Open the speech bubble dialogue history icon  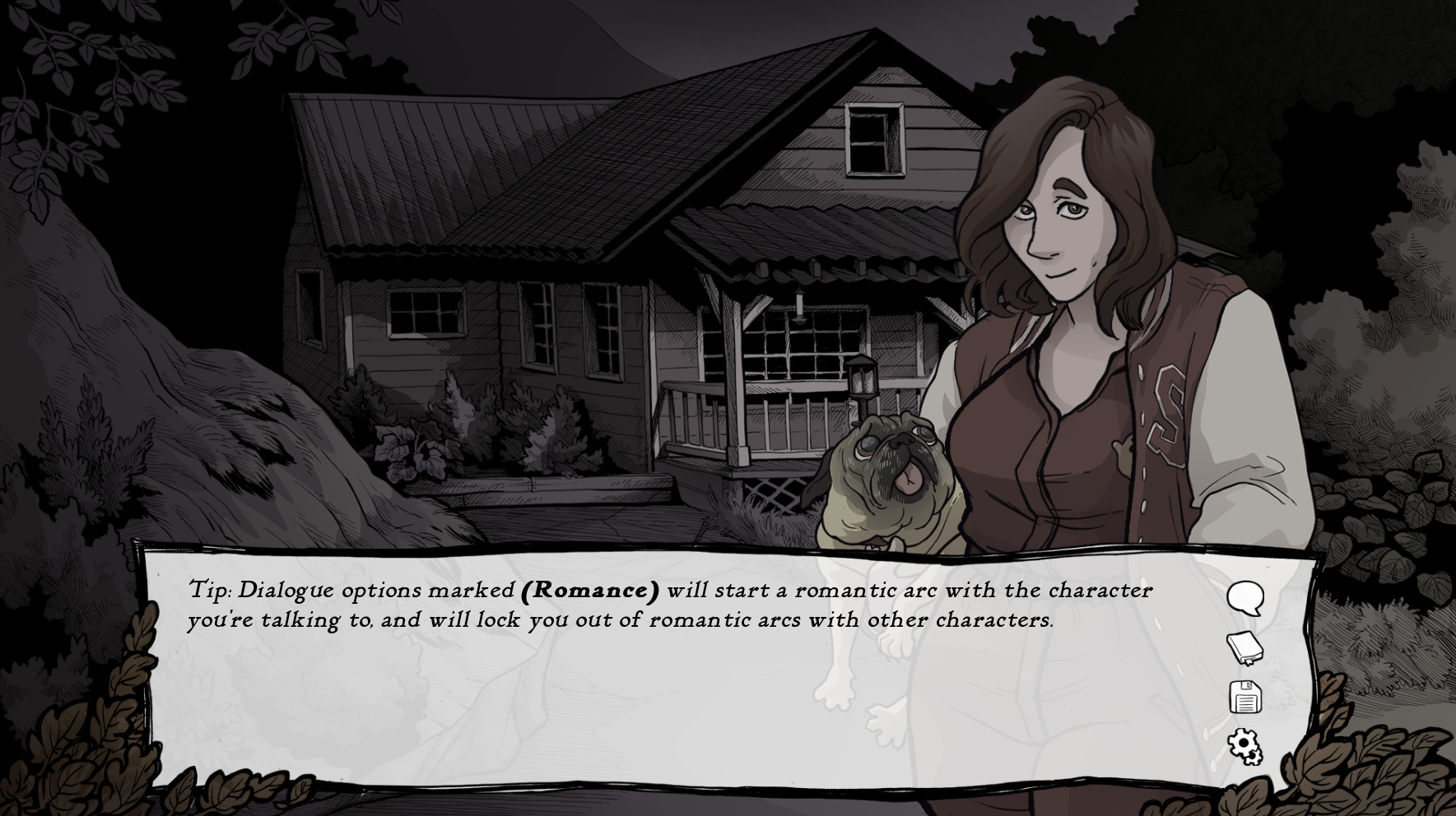[x=1244, y=598]
